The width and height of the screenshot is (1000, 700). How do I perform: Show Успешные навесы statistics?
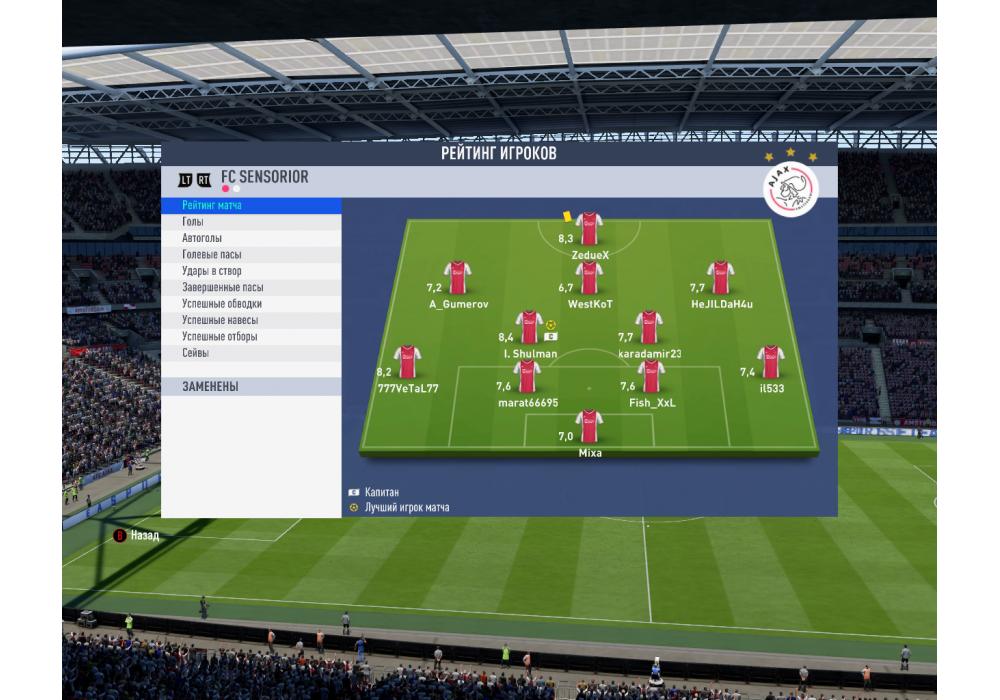250,320
